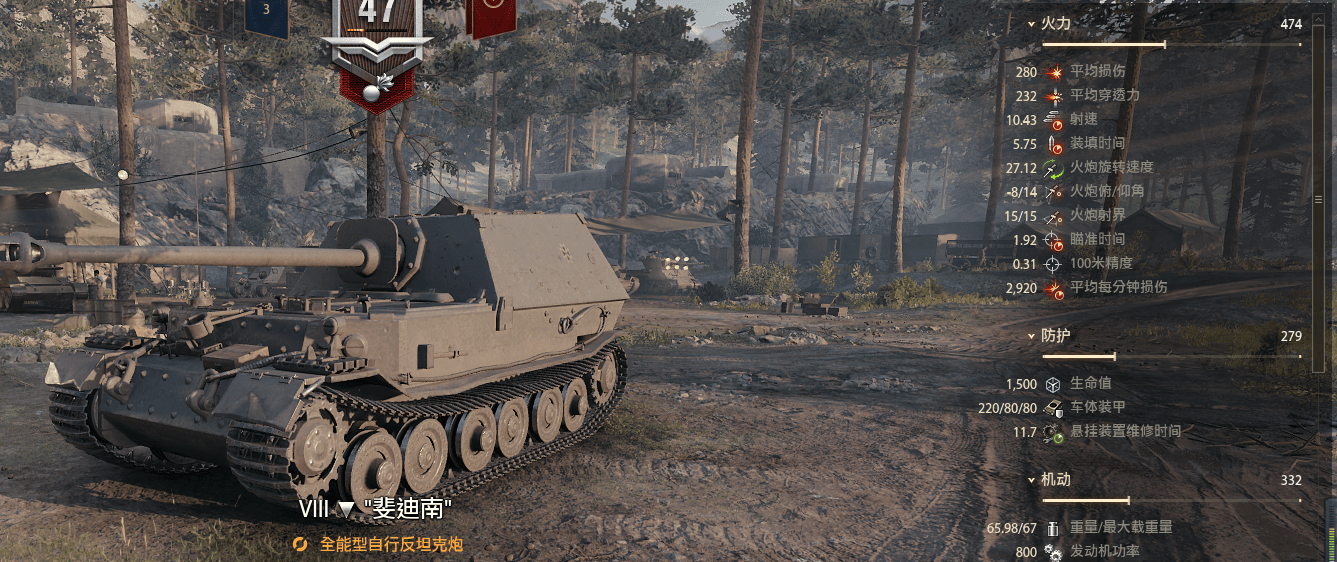
Task: Collapse the 防护 protection section
Action: click(x=1032, y=337)
